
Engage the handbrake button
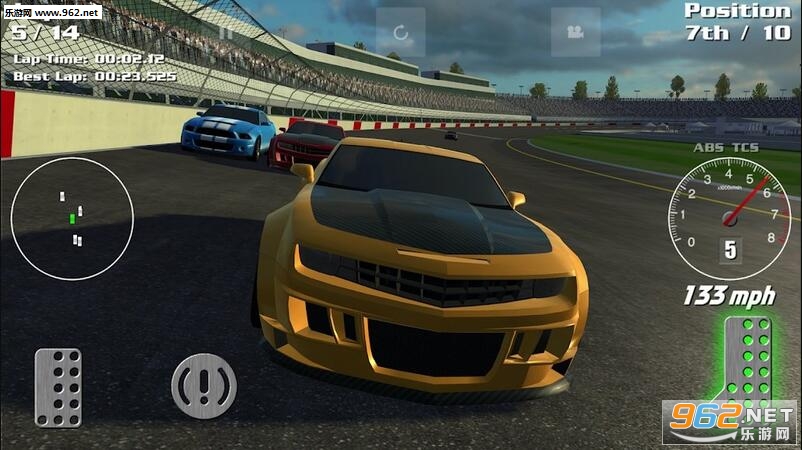tap(204, 385)
